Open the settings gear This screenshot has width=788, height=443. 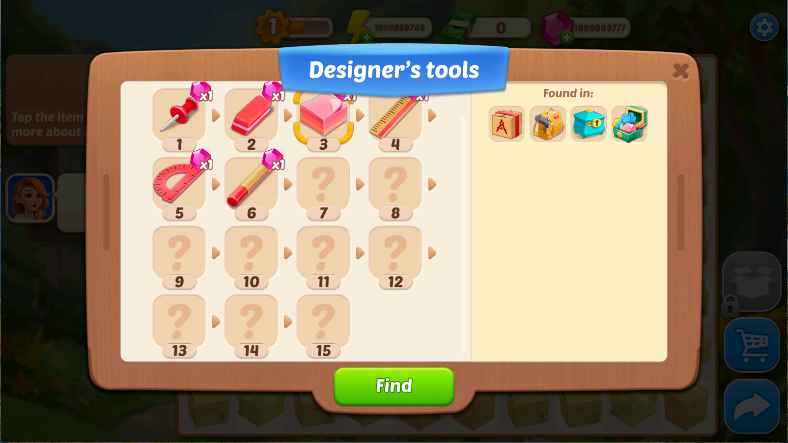point(764,27)
